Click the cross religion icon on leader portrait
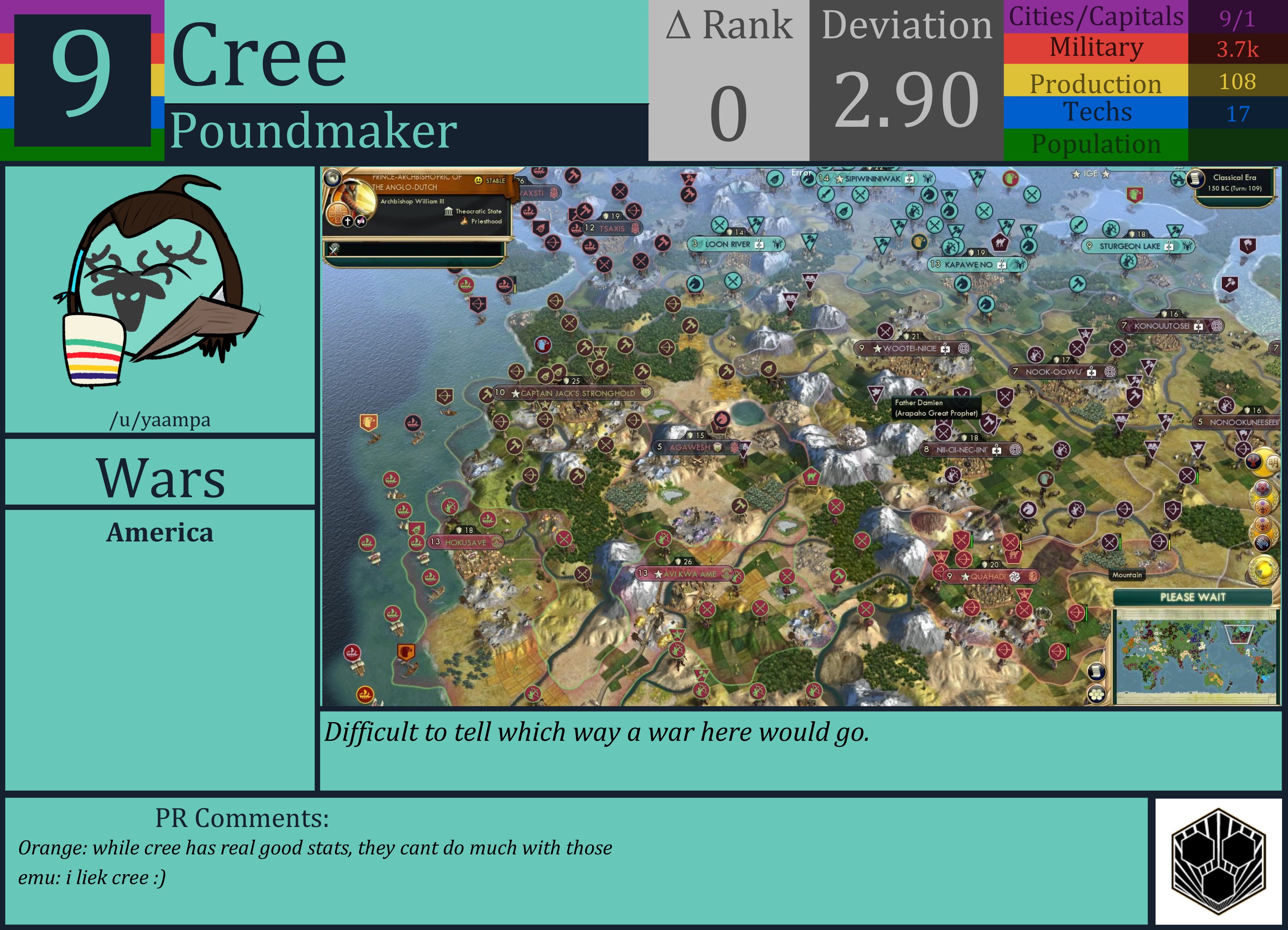1288x930 pixels. click(347, 223)
